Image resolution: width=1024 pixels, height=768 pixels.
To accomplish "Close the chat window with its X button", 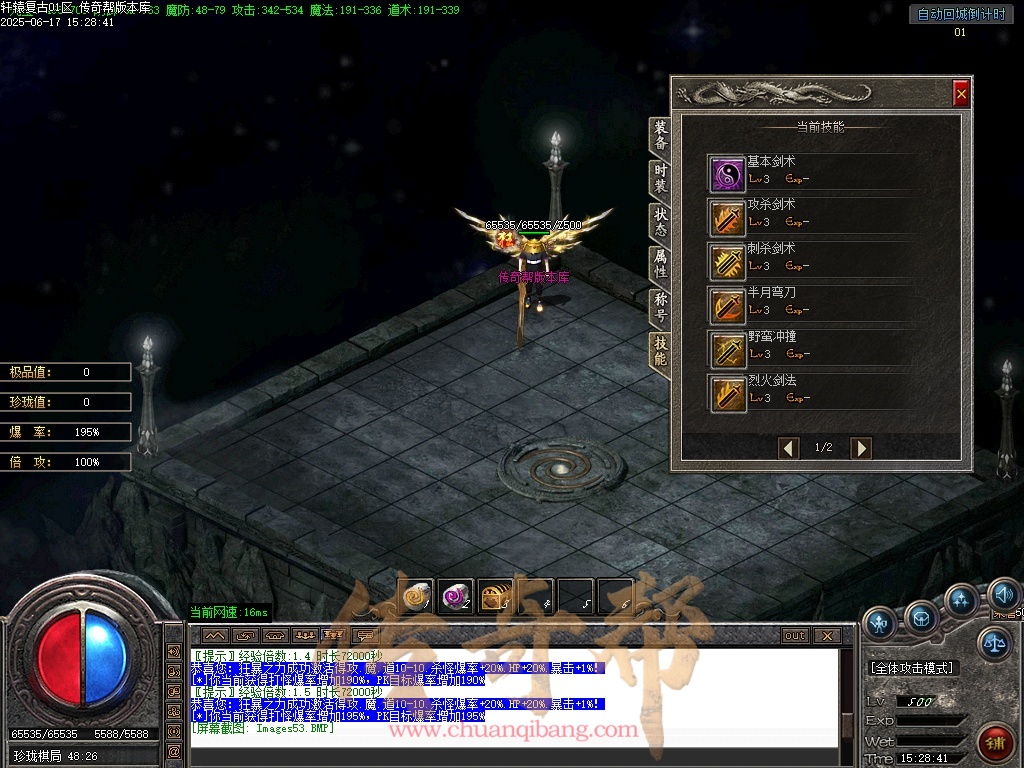I will point(826,635).
